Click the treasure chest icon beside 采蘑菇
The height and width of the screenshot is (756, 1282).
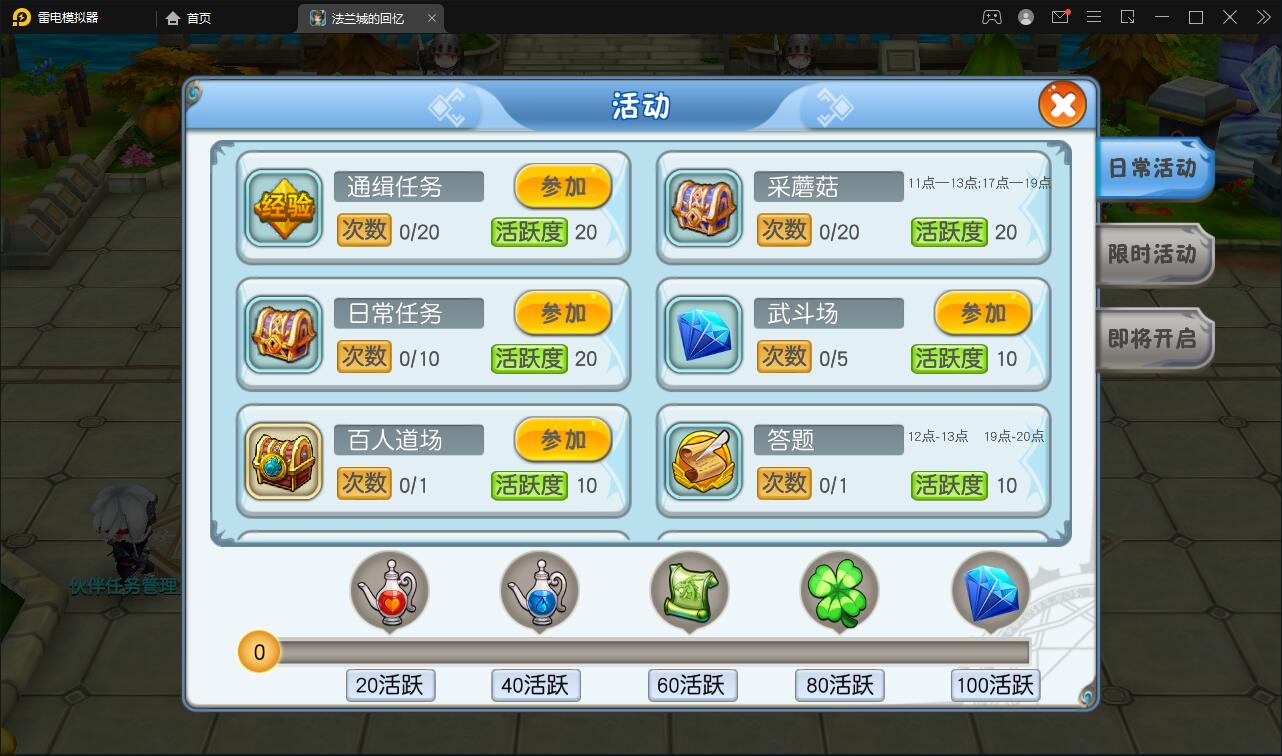coord(703,208)
